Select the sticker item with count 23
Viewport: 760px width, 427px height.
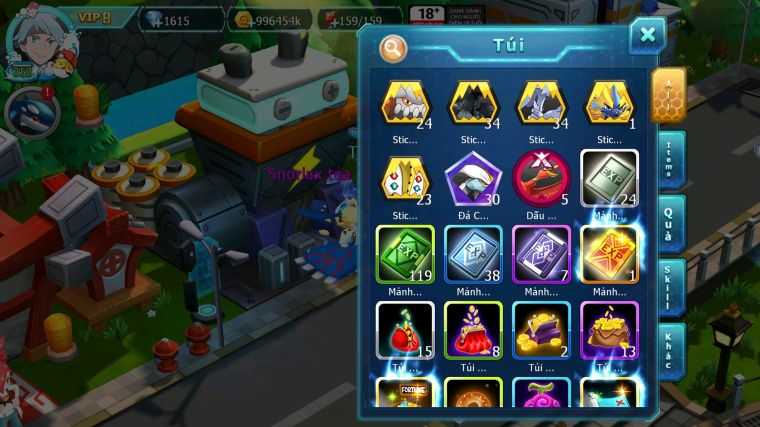click(x=404, y=178)
